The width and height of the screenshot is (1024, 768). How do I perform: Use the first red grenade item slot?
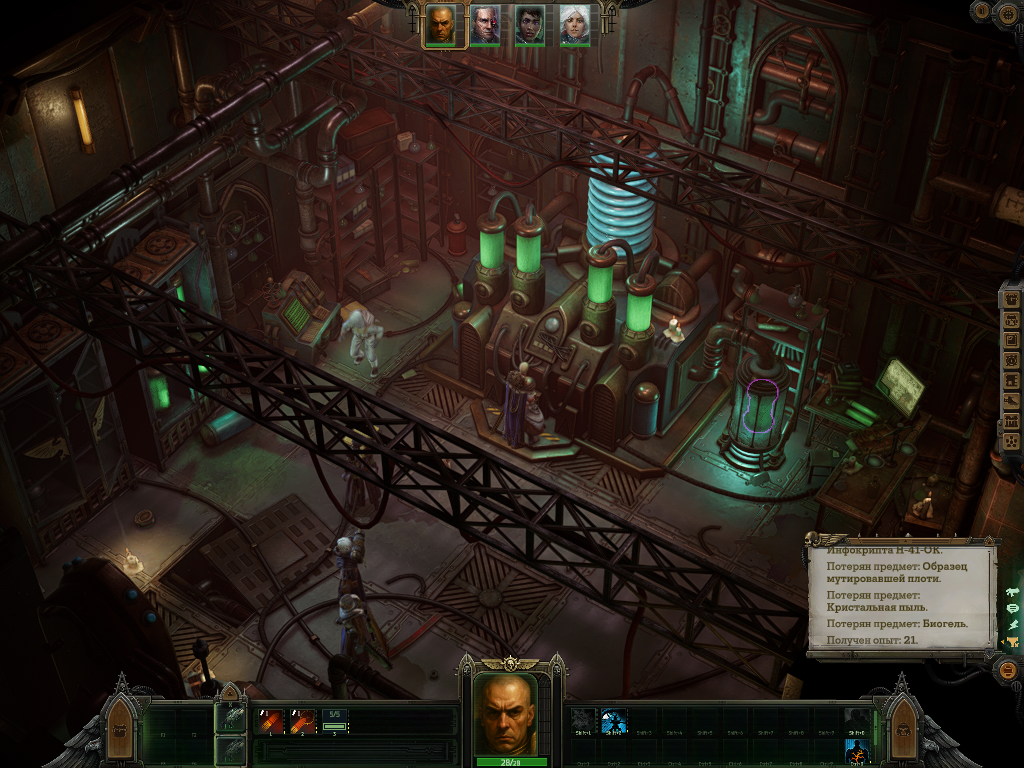[271, 721]
